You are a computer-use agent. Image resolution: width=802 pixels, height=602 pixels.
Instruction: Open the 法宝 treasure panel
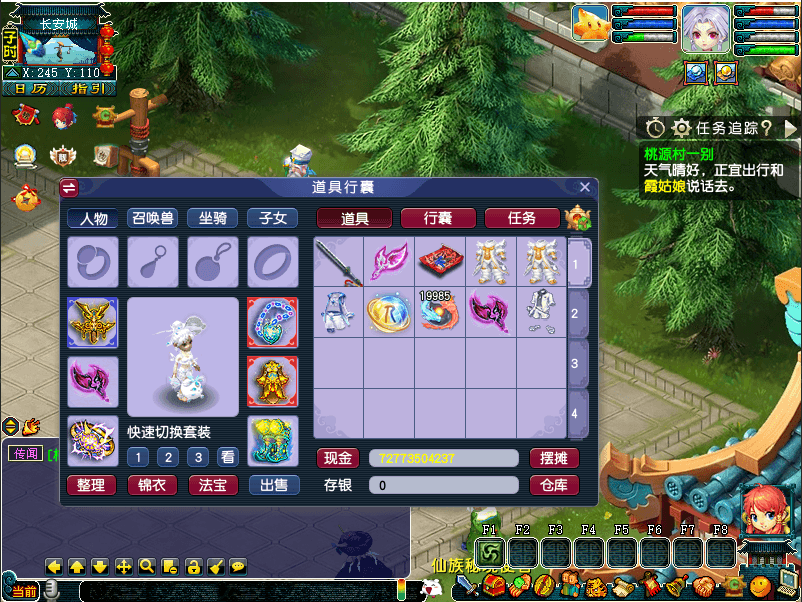(212, 485)
